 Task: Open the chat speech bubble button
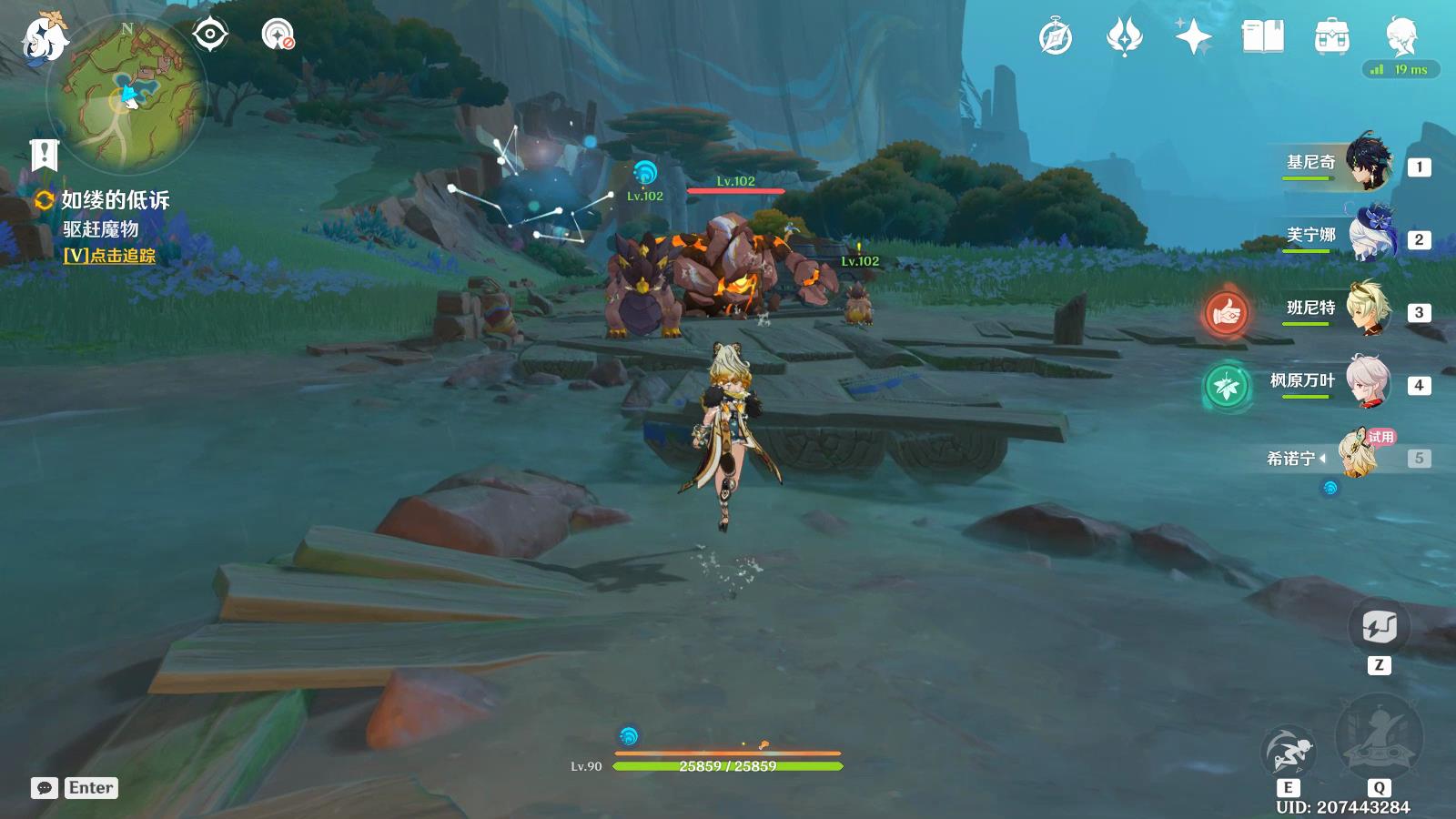pyautogui.click(x=44, y=788)
